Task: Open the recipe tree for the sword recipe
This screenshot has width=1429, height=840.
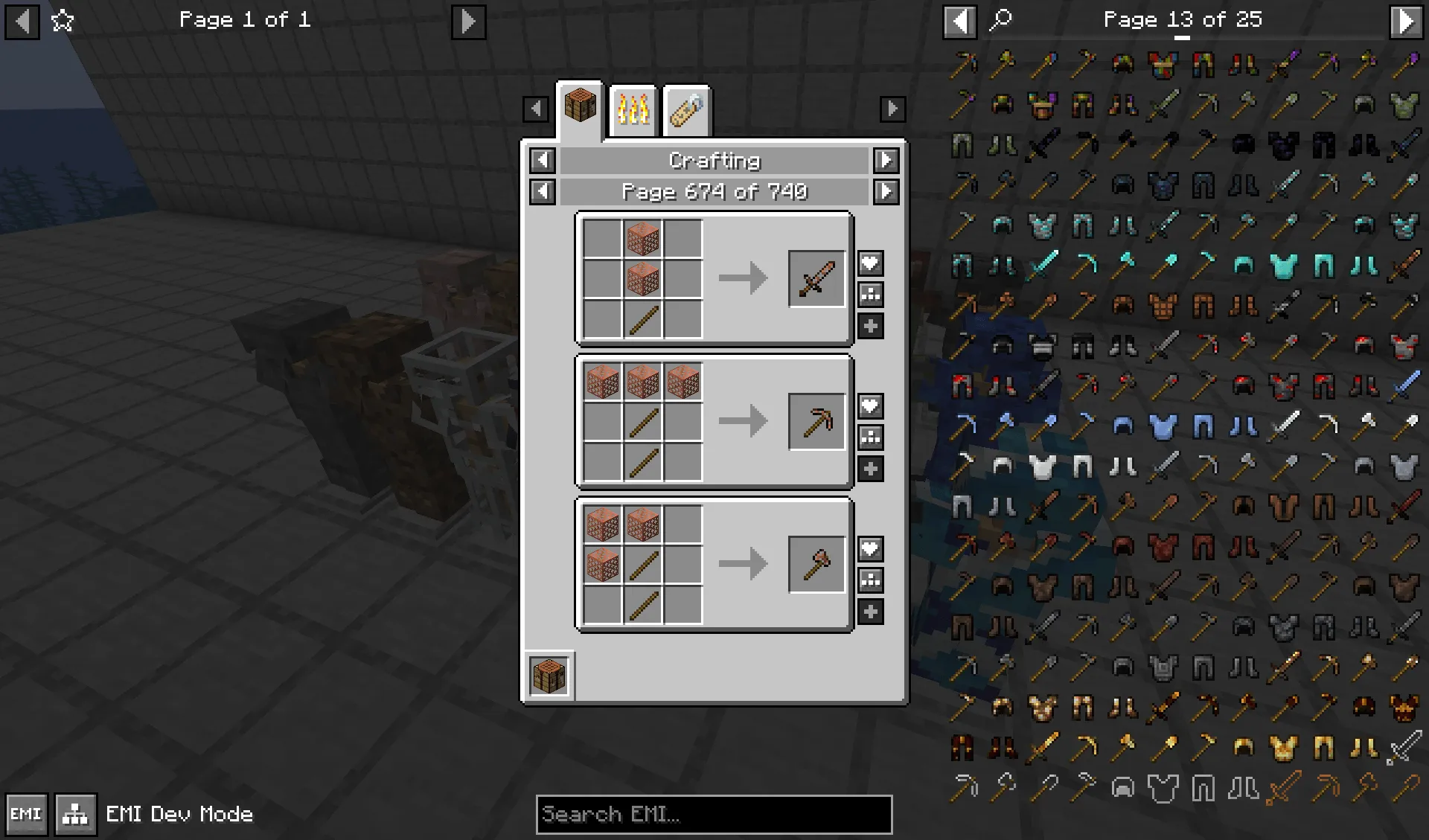Action: [870, 295]
